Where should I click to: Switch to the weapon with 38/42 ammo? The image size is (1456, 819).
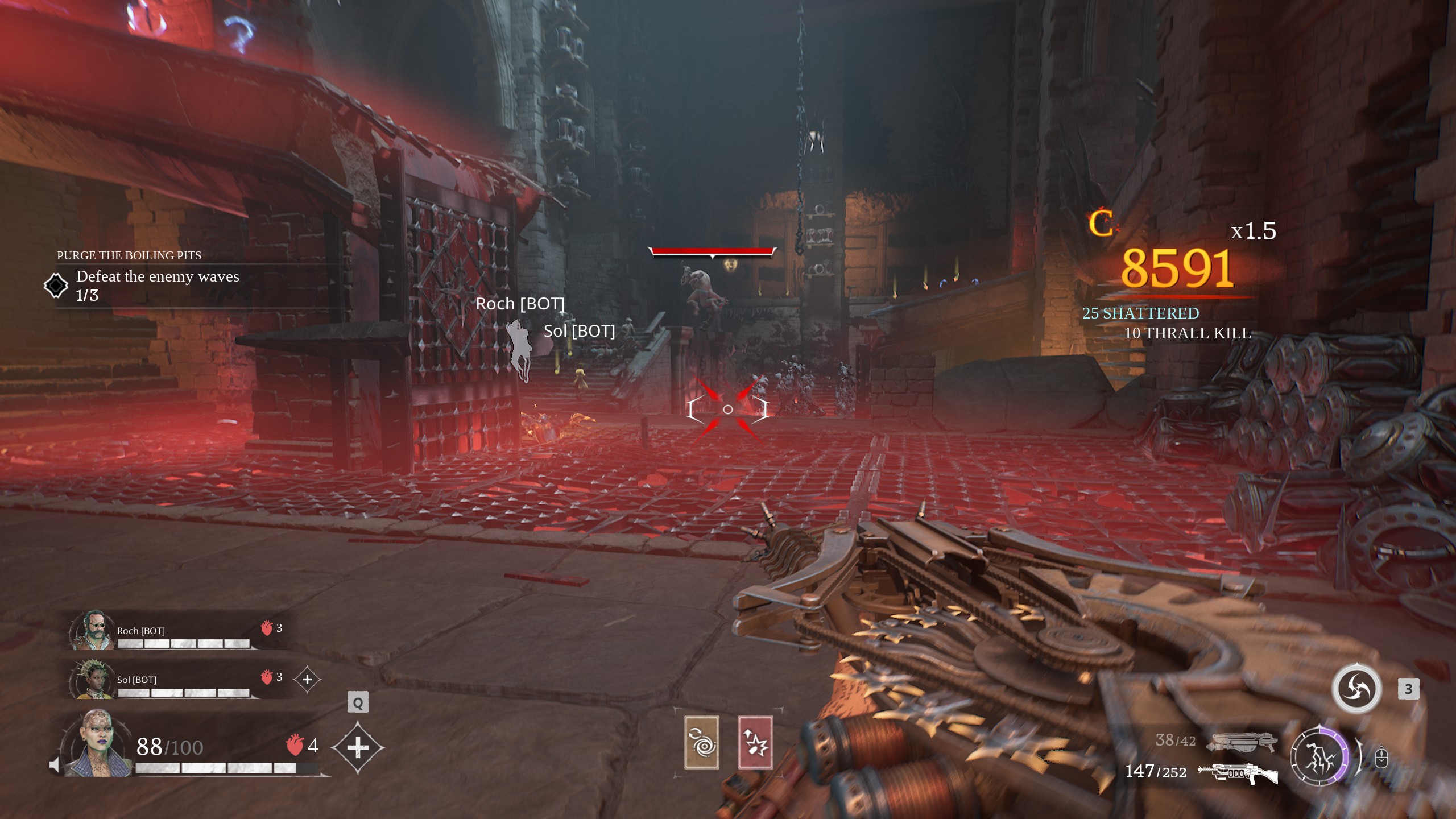click(1244, 741)
